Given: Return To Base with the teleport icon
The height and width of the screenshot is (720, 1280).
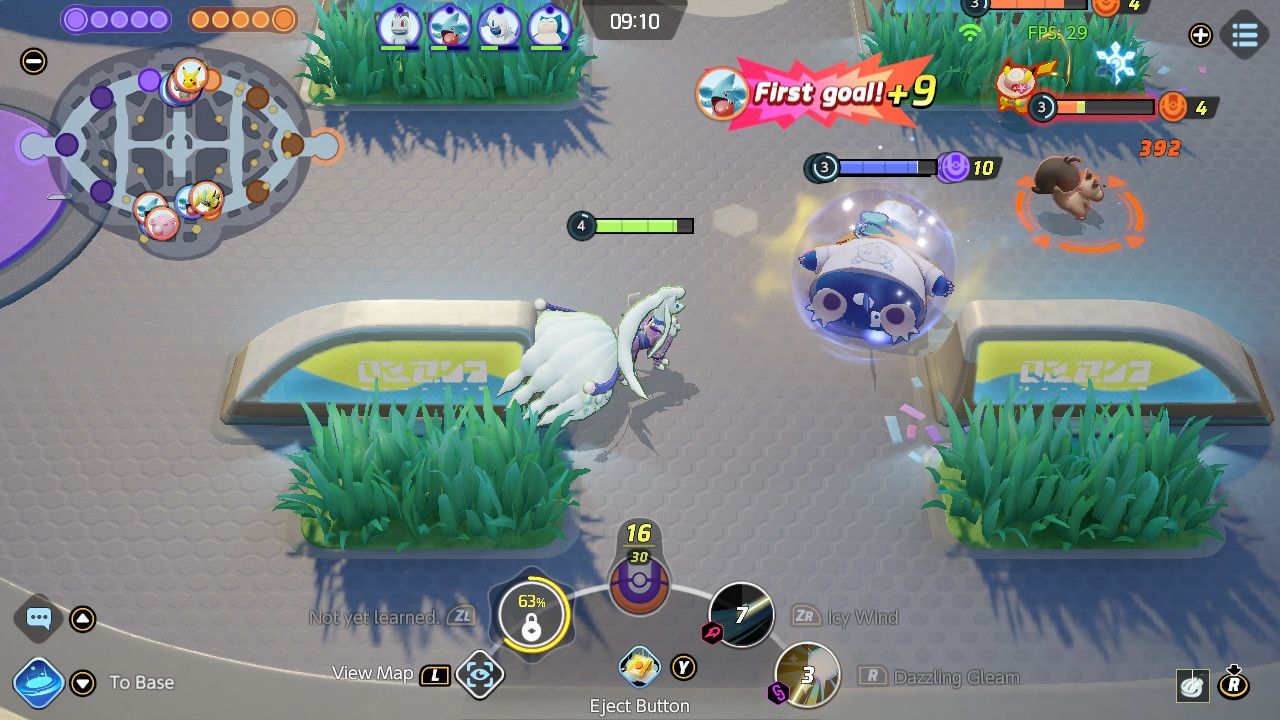Looking at the screenshot, I should tap(39, 683).
